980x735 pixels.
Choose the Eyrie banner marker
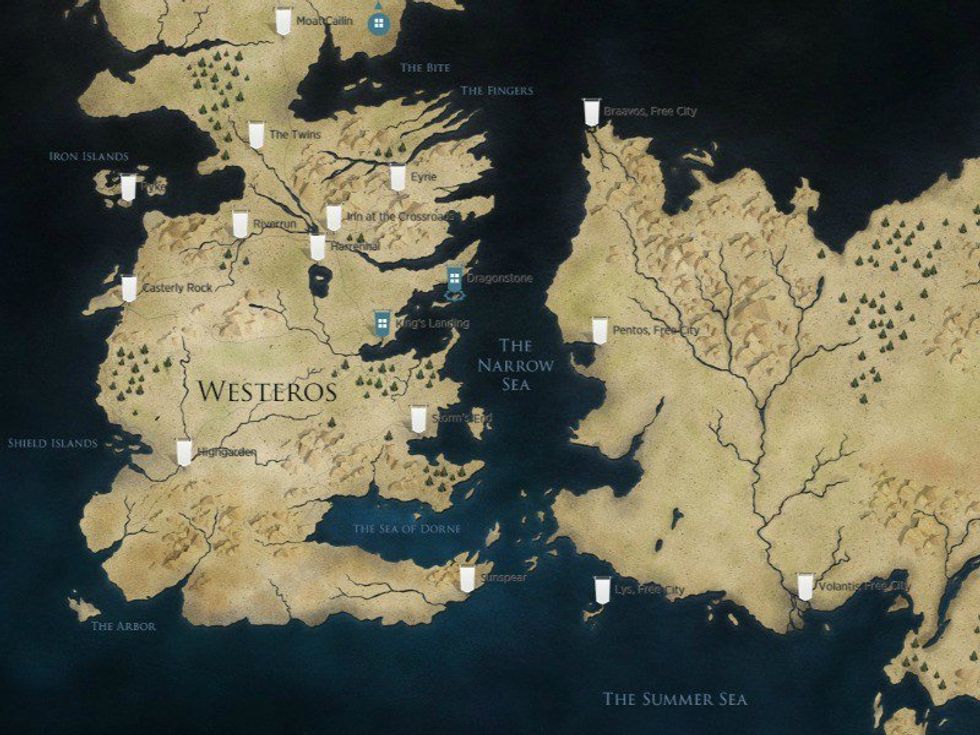click(397, 178)
